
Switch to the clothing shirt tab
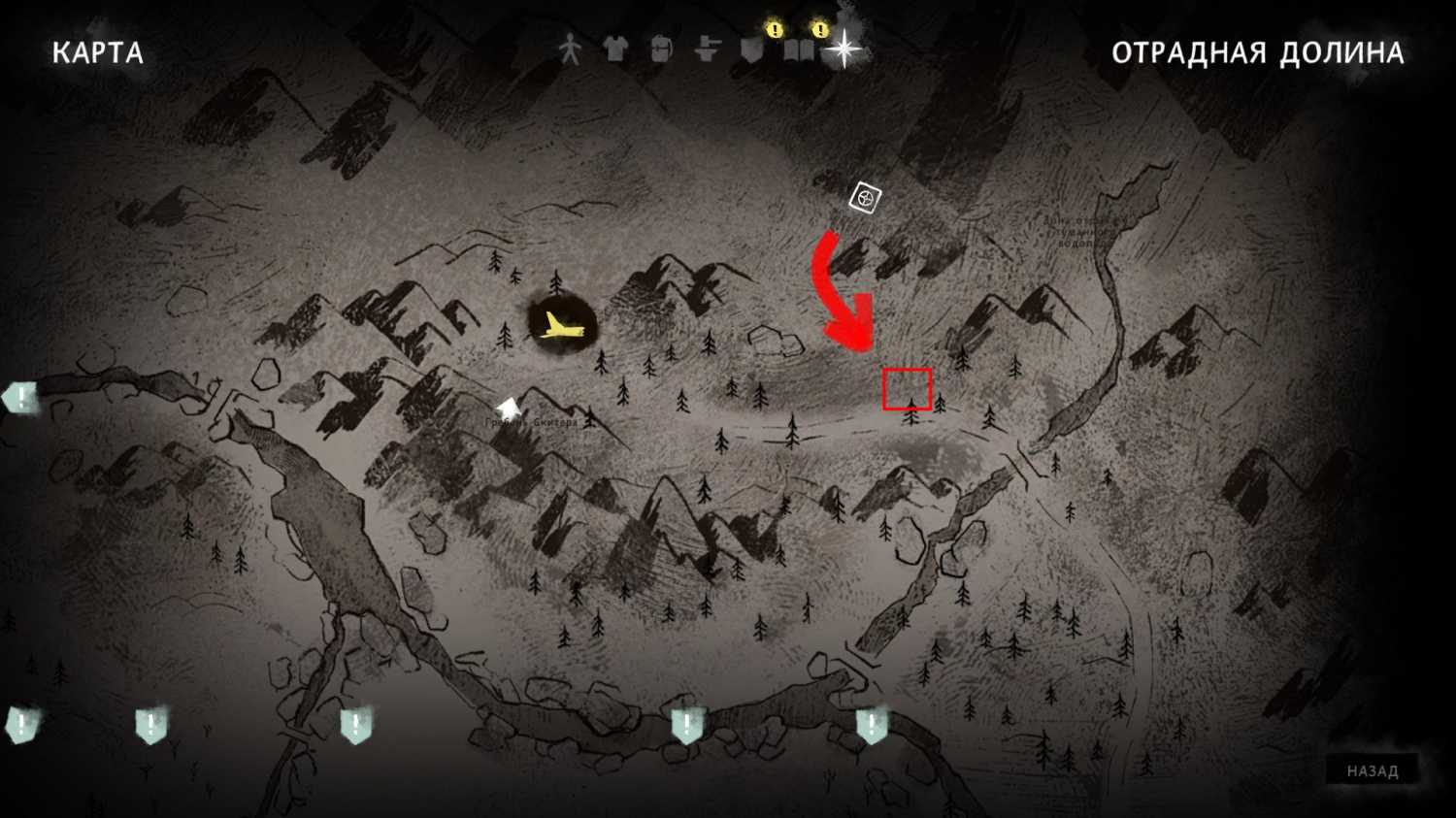615,49
